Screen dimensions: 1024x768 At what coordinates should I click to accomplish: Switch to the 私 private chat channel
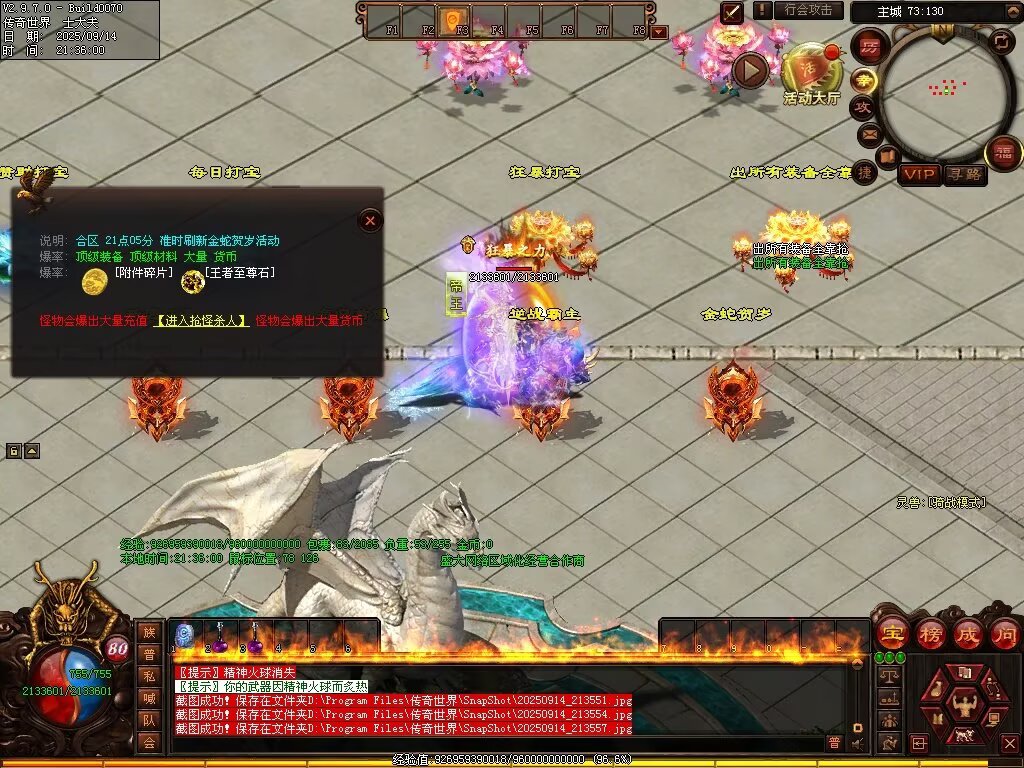(x=149, y=676)
